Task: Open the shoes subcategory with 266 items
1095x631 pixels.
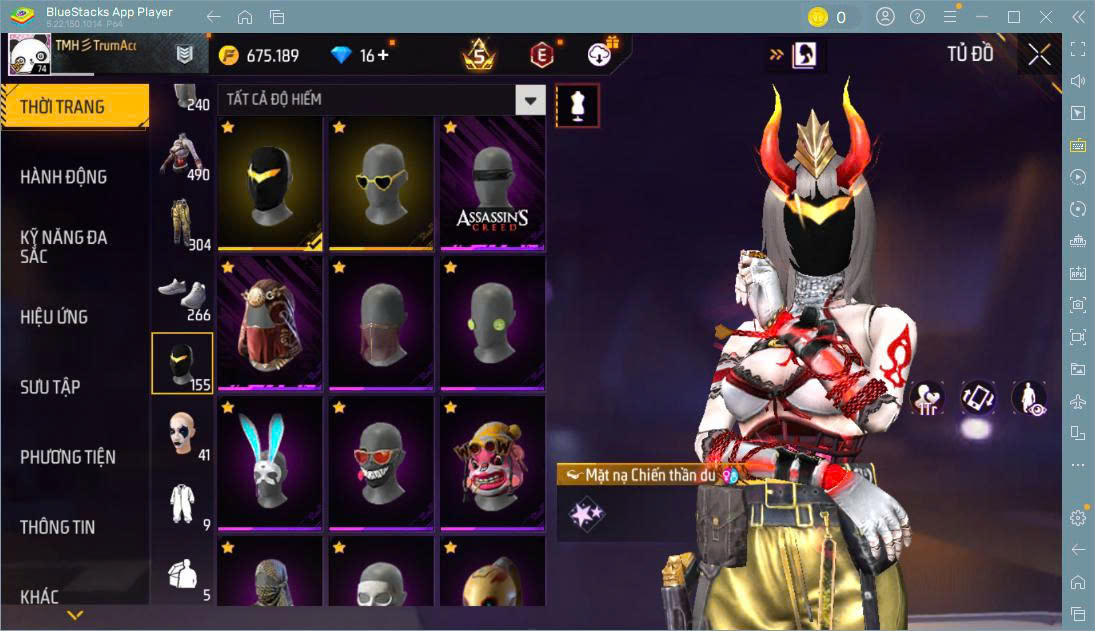Action: point(182,294)
